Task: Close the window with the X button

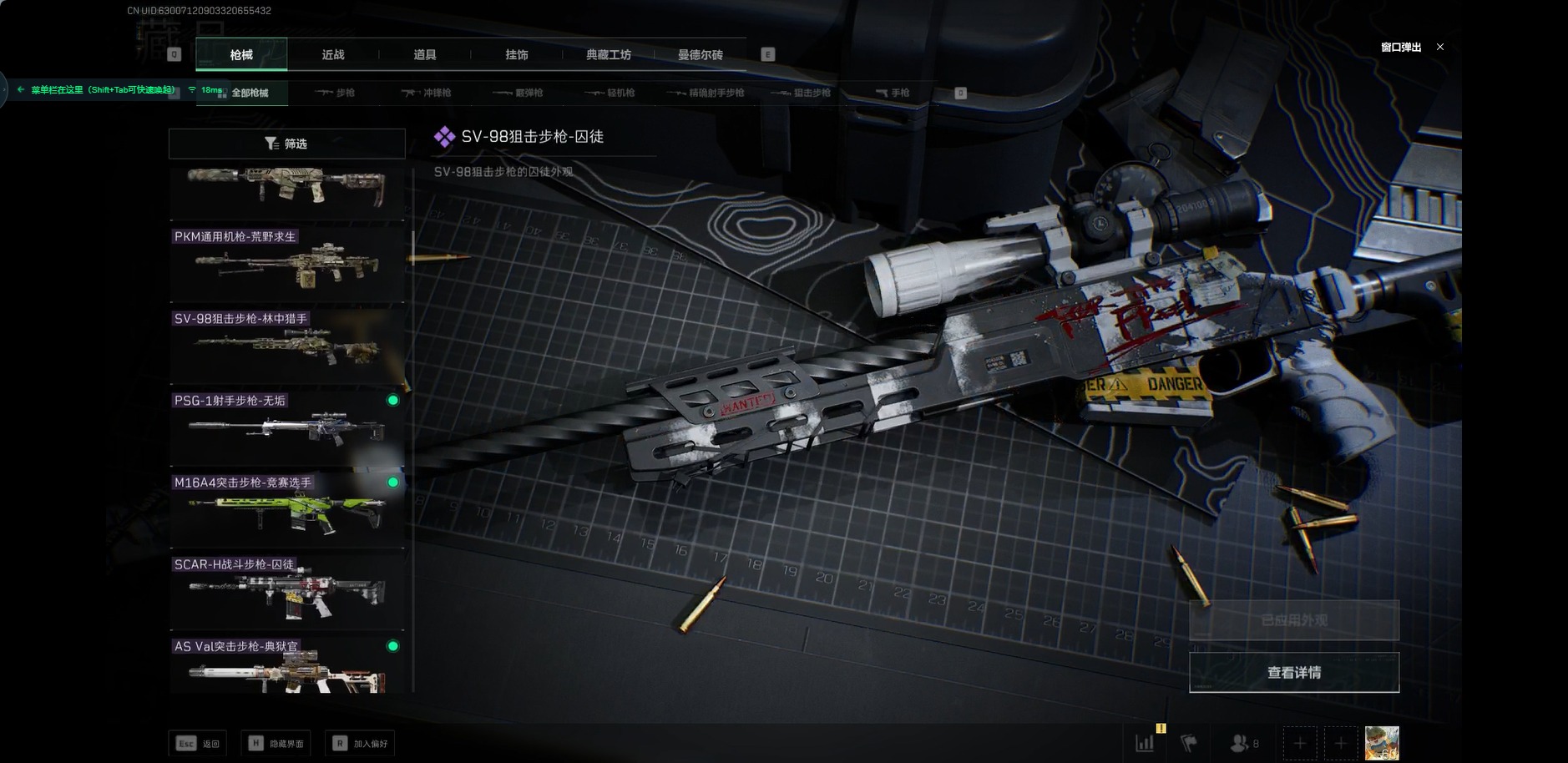Action: coord(1440,47)
